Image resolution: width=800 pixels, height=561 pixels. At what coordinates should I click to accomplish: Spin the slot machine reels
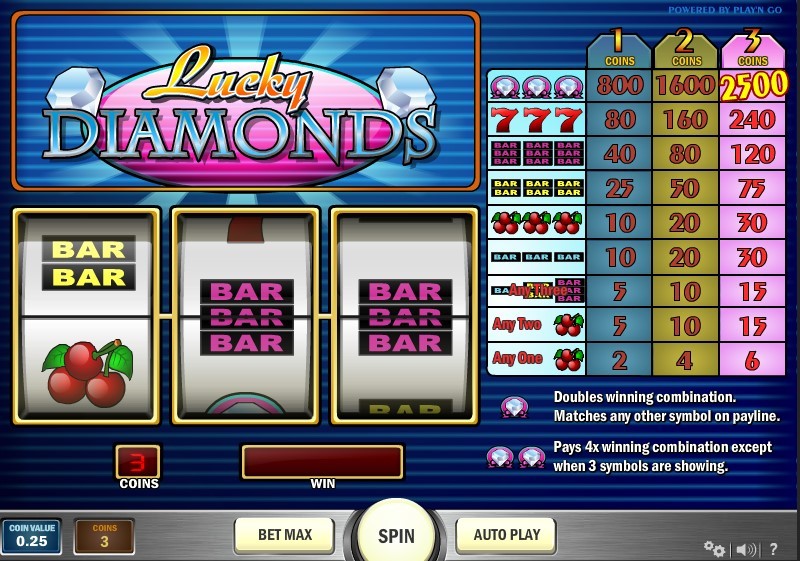396,535
